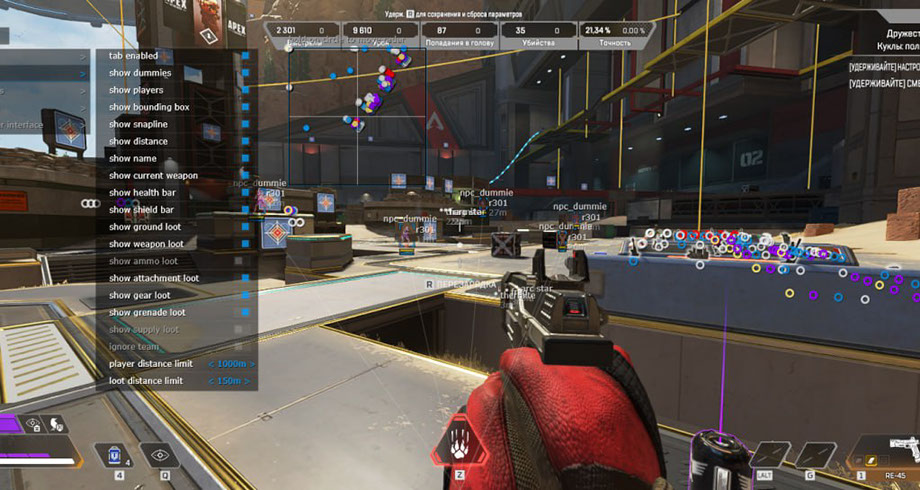Toggle the "show name" checkbox
This screenshot has width=920, height=490.
tap(245, 158)
